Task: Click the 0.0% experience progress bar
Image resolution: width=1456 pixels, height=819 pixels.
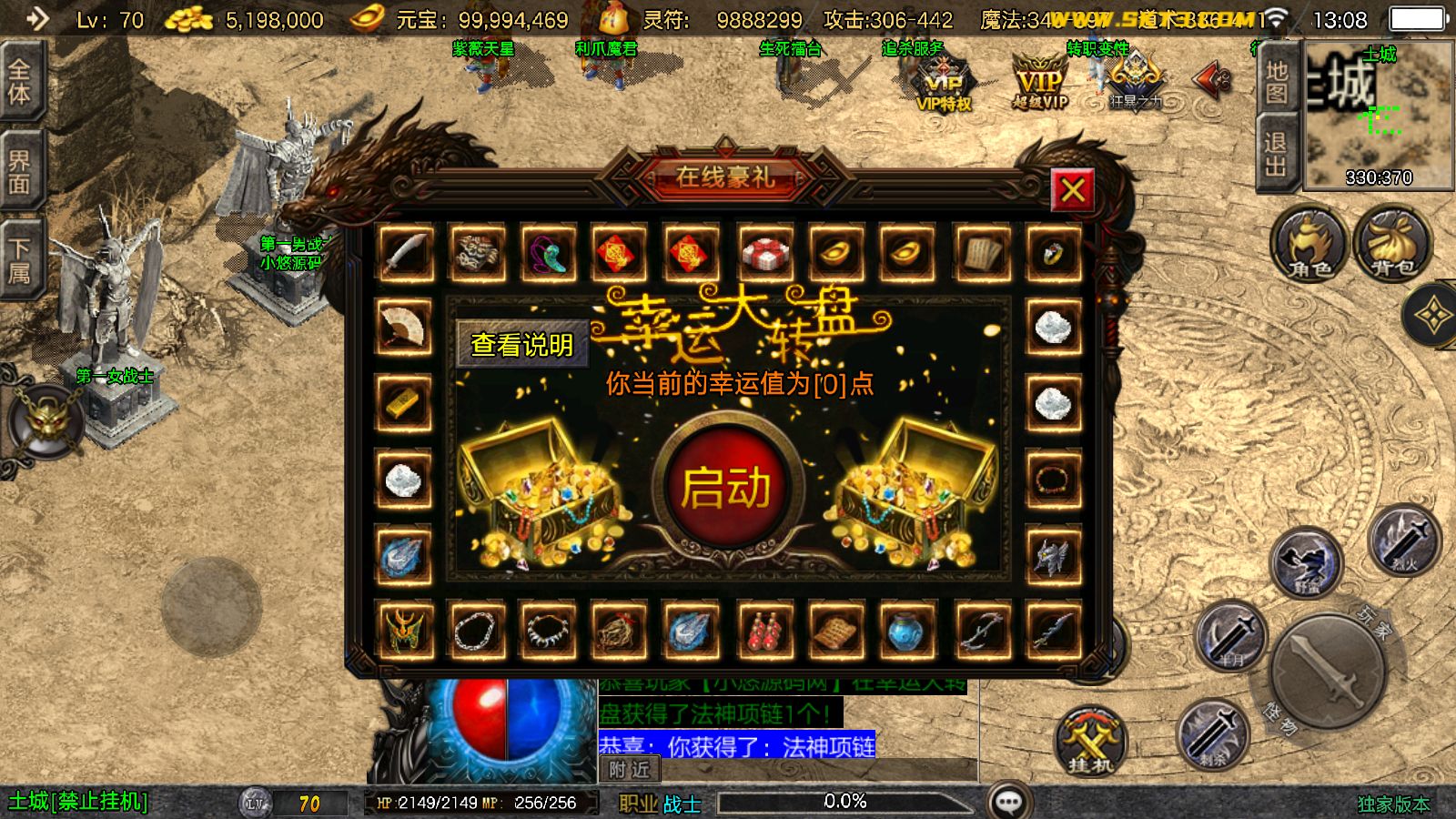Action: pyautogui.click(x=842, y=802)
